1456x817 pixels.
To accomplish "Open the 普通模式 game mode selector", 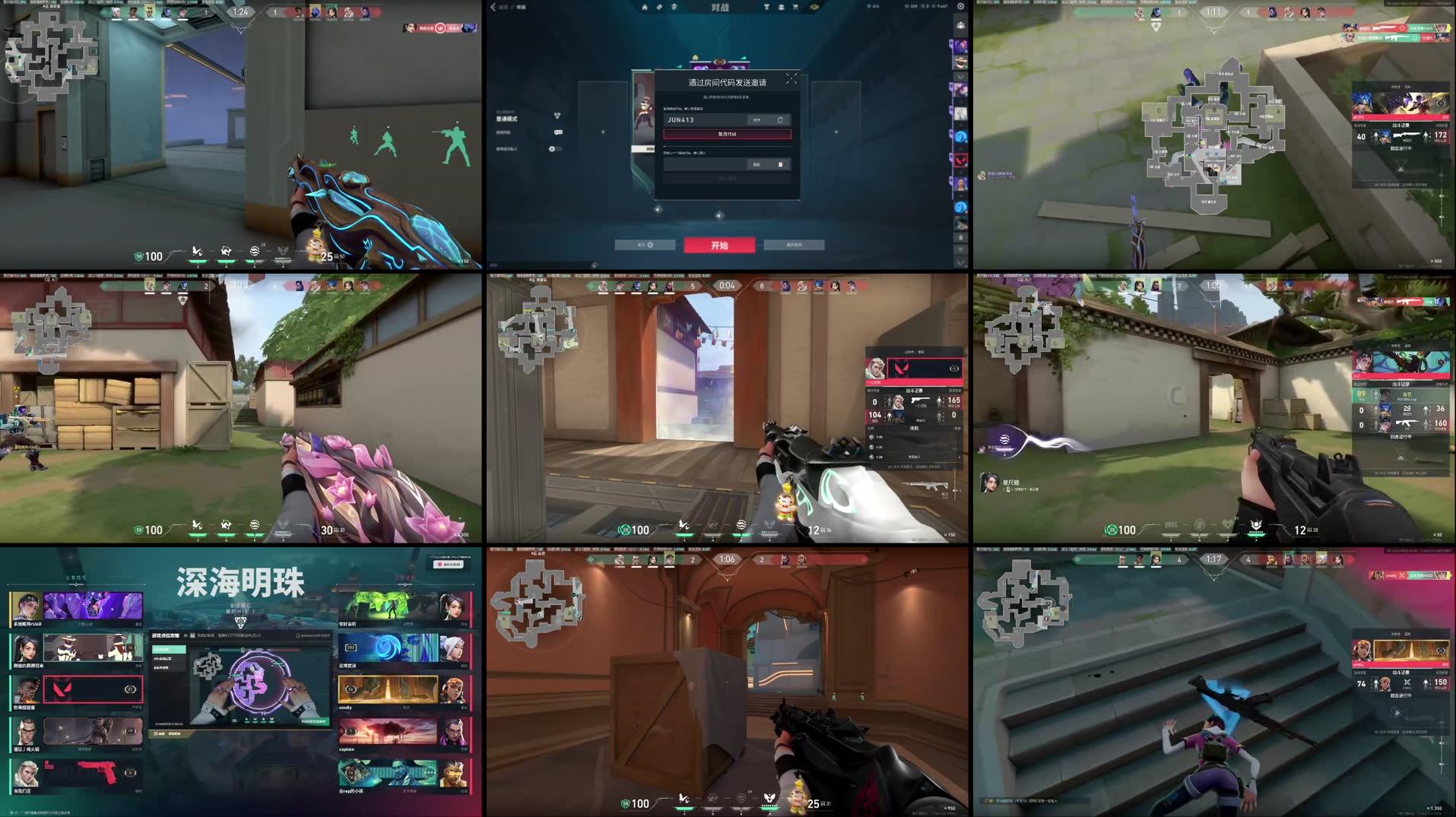I will pyautogui.click(x=506, y=119).
